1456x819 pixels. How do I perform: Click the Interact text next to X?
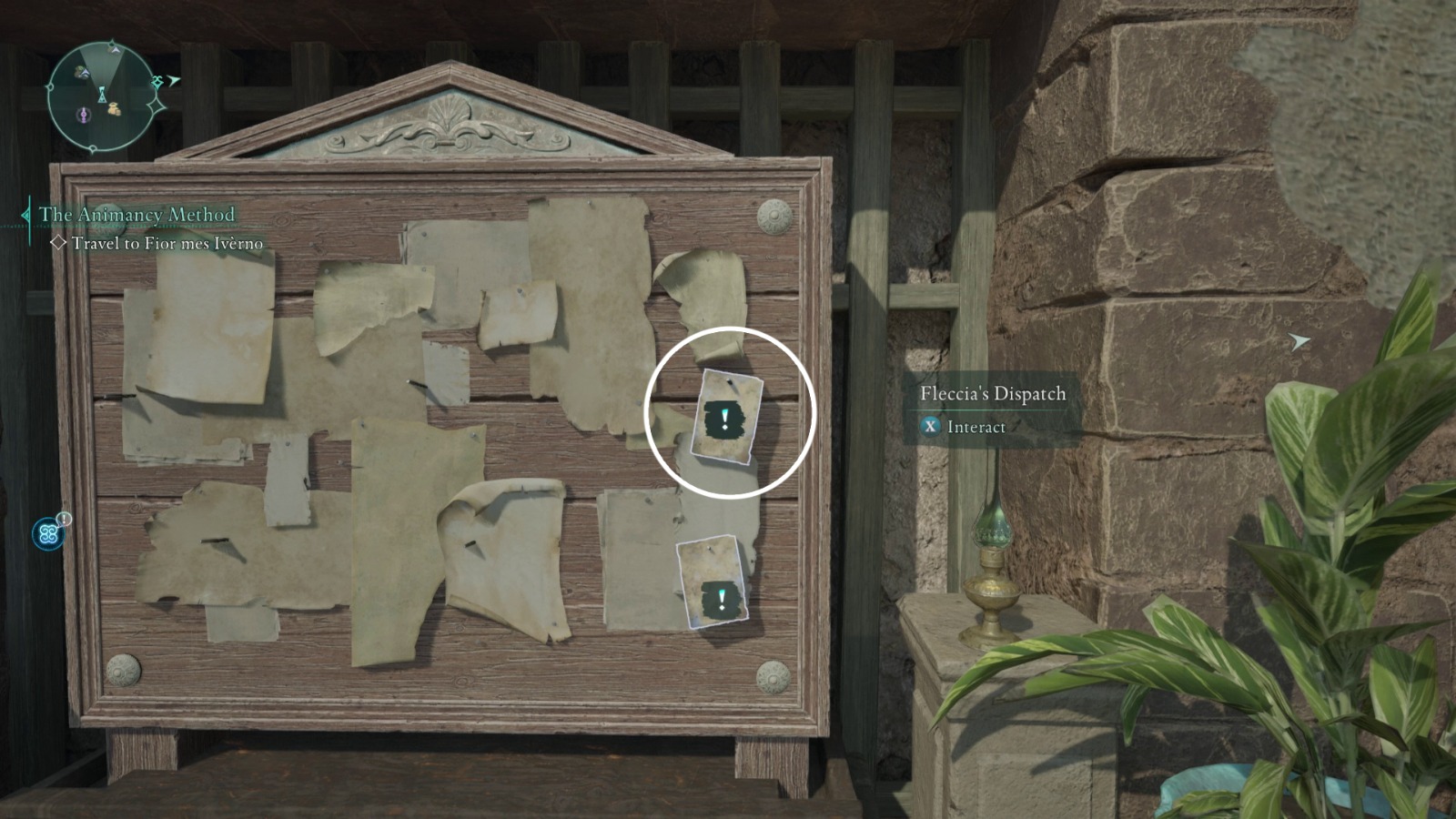click(978, 425)
